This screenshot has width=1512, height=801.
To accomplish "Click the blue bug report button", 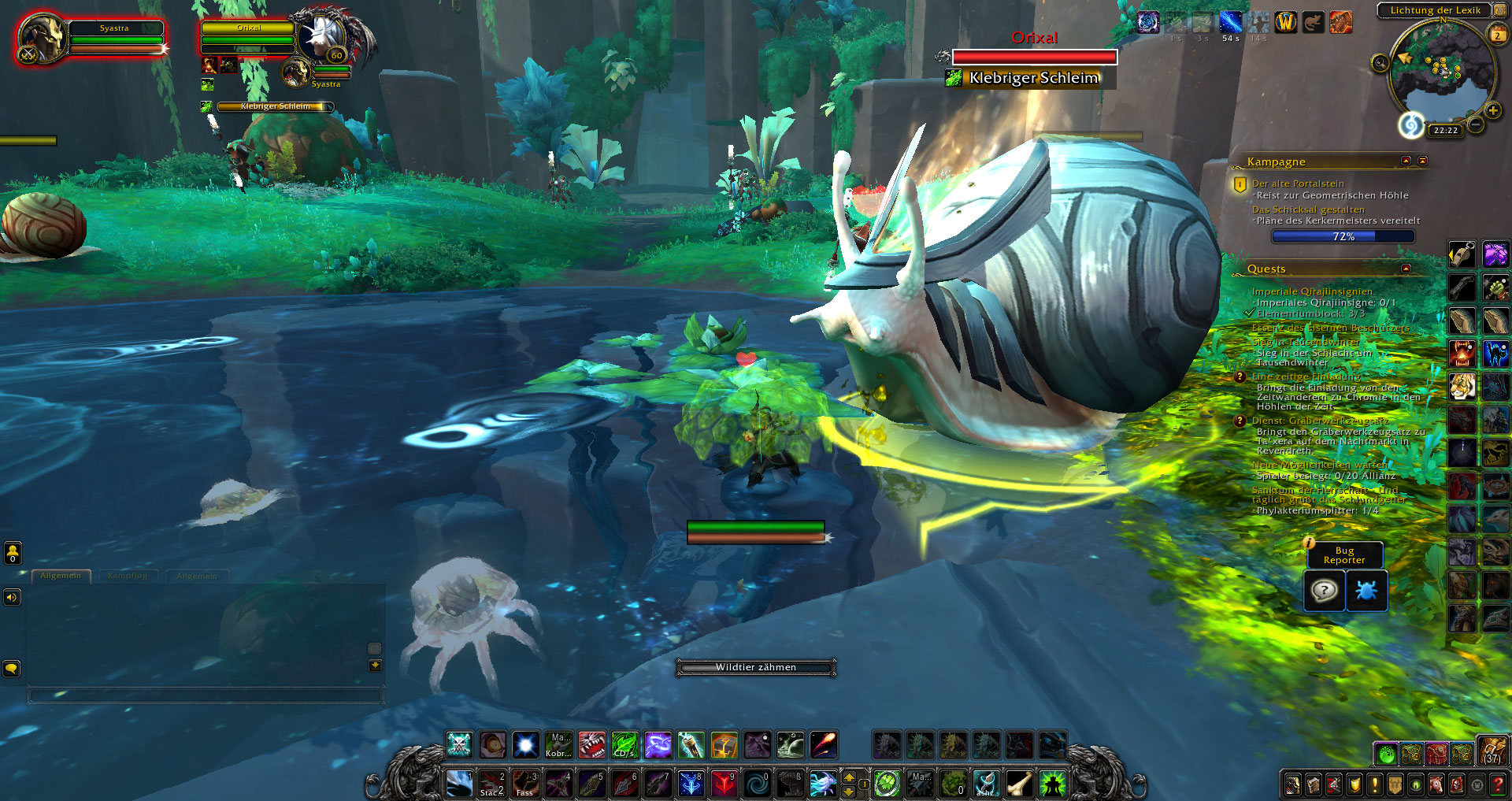I will 1366,590.
